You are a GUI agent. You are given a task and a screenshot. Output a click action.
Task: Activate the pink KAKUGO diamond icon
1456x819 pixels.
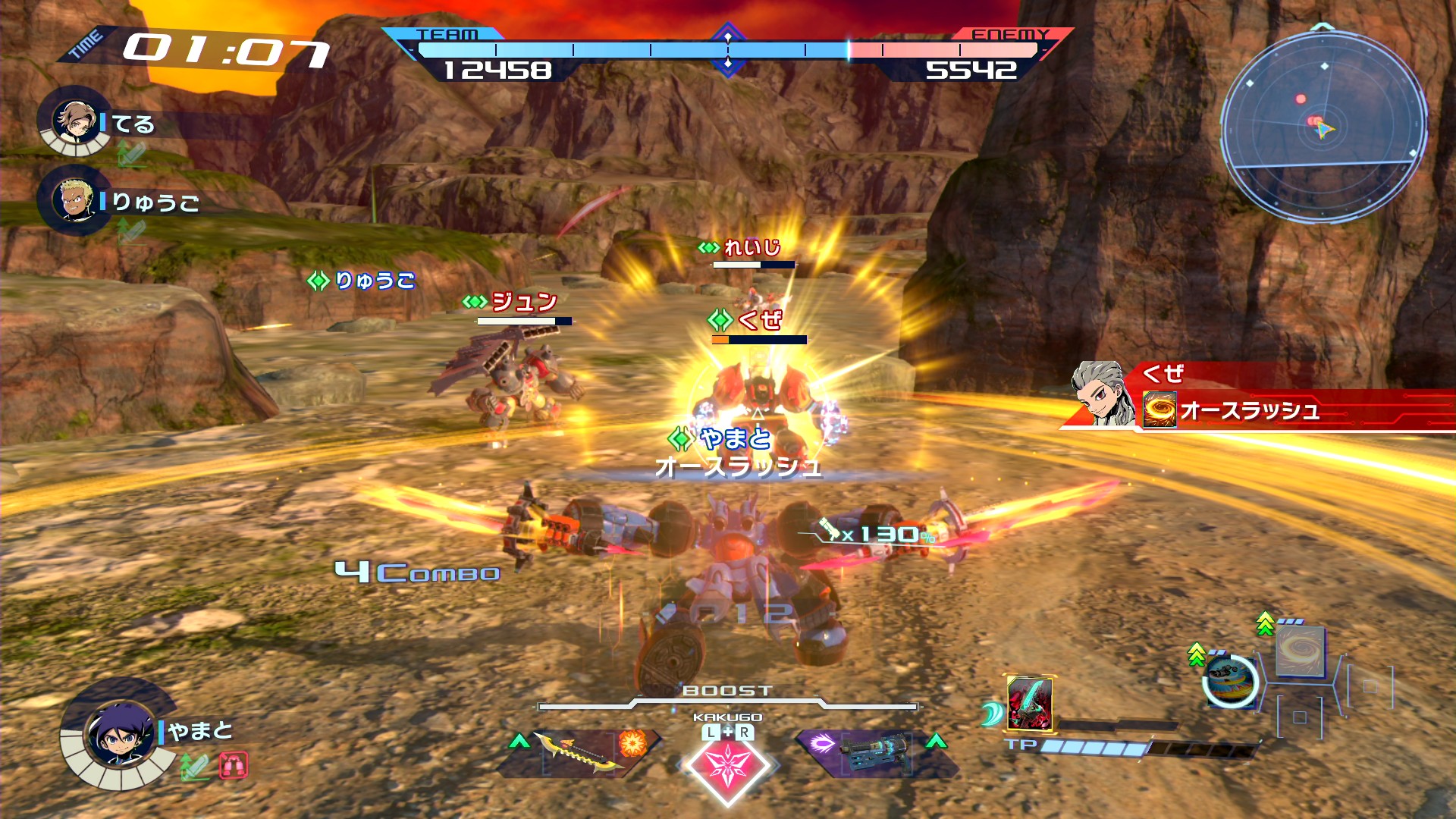pyautogui.click(x=727, y=764)
